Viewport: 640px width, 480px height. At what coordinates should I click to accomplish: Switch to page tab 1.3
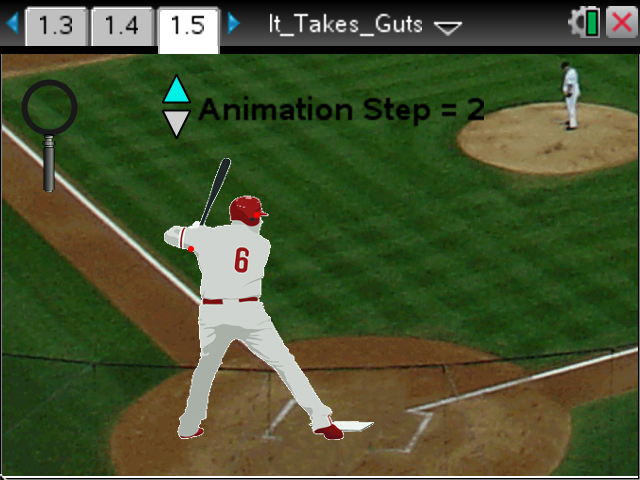[56, 26]
